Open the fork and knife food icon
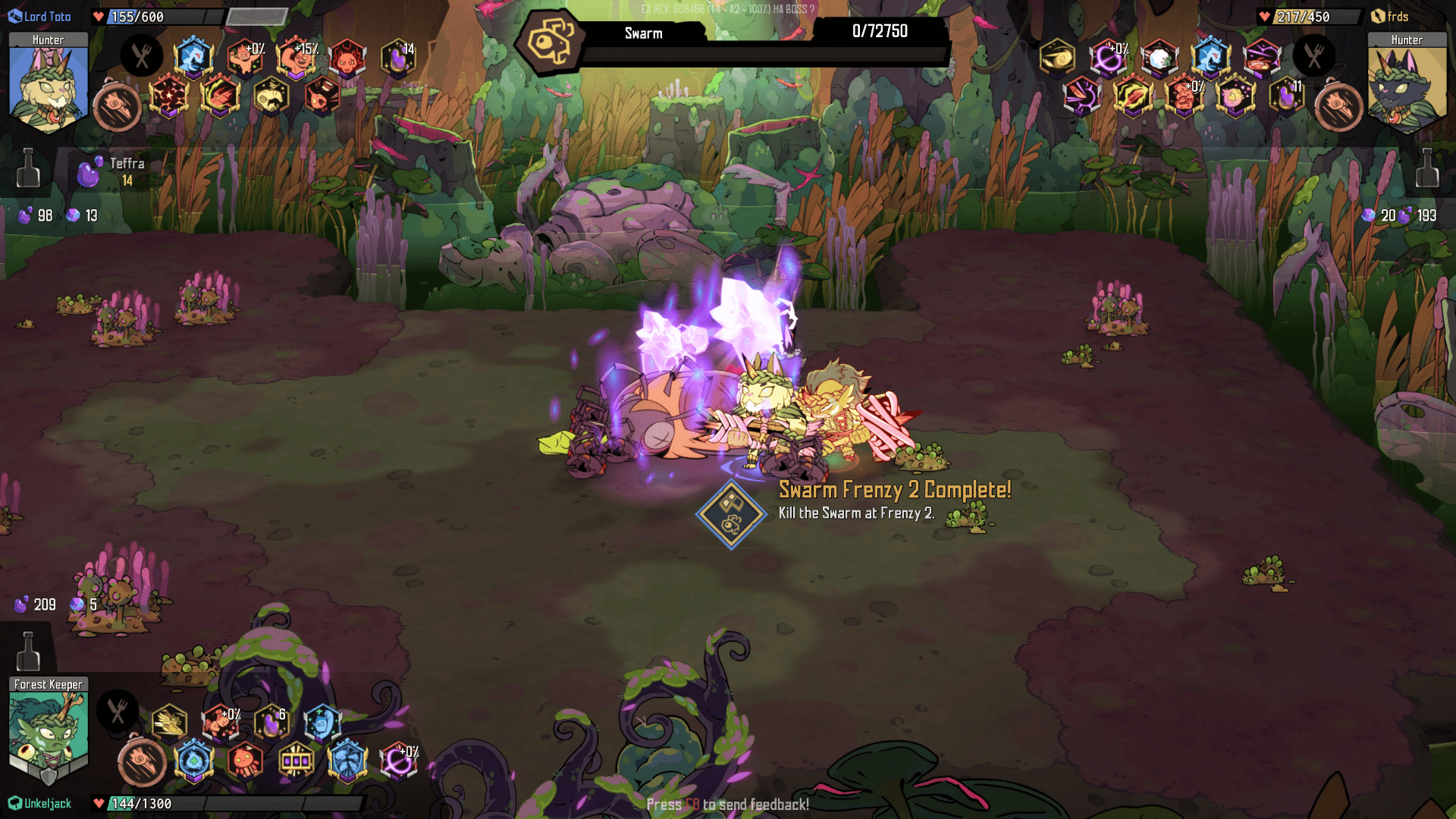Image resolution: width=1456 pixels, height=819 pixels. pyautogui.click(x=140, y=55)
